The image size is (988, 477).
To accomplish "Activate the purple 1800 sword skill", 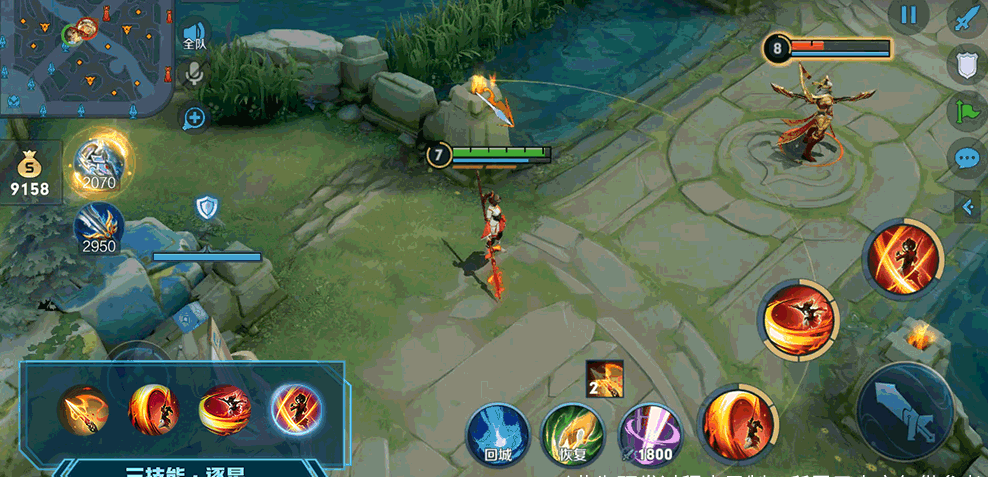I will [649, 436].
